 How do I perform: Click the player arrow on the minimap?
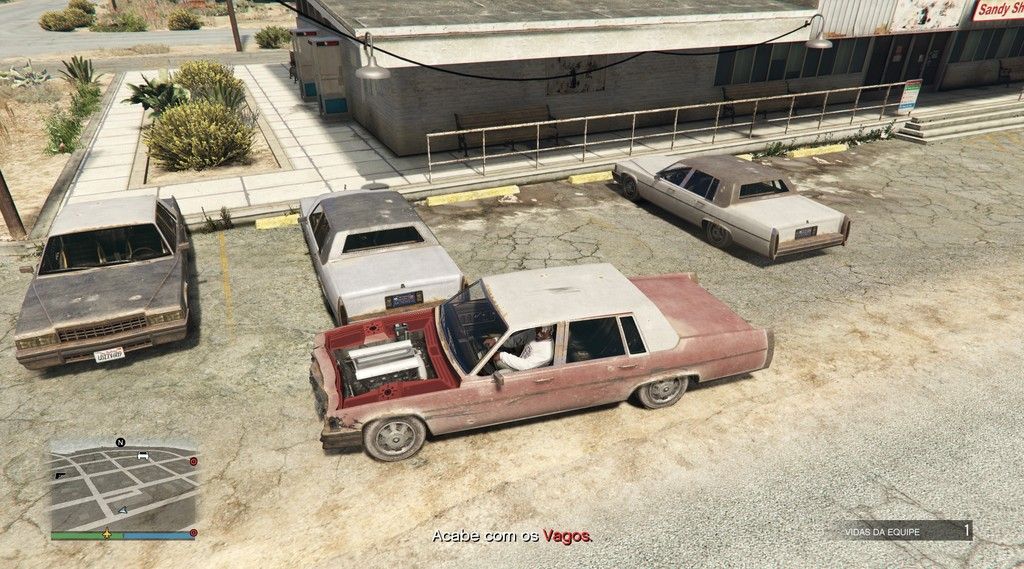(x=123, y=510)
